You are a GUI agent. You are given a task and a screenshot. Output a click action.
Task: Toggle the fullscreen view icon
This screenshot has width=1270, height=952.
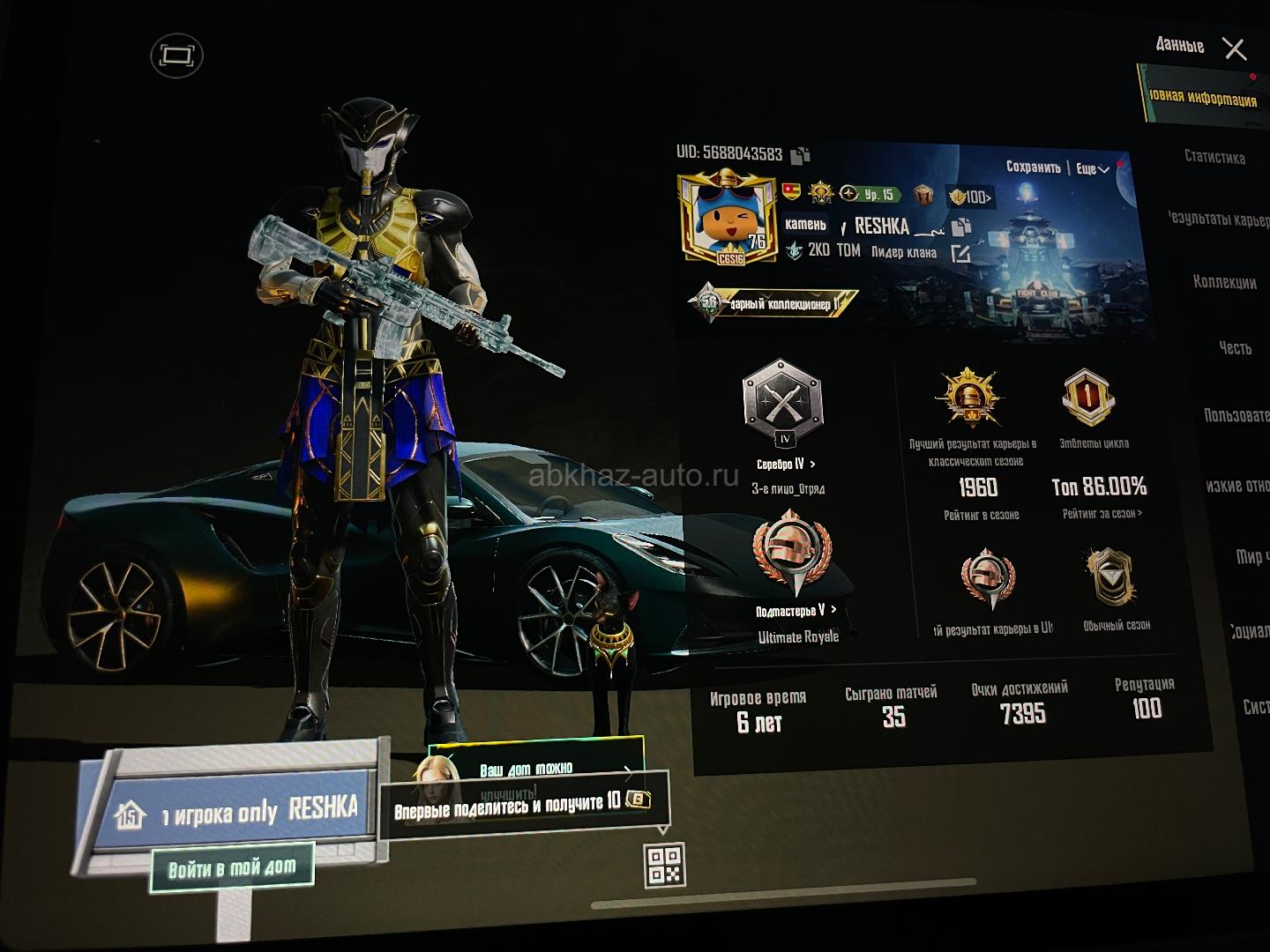[x=176, y=56]
